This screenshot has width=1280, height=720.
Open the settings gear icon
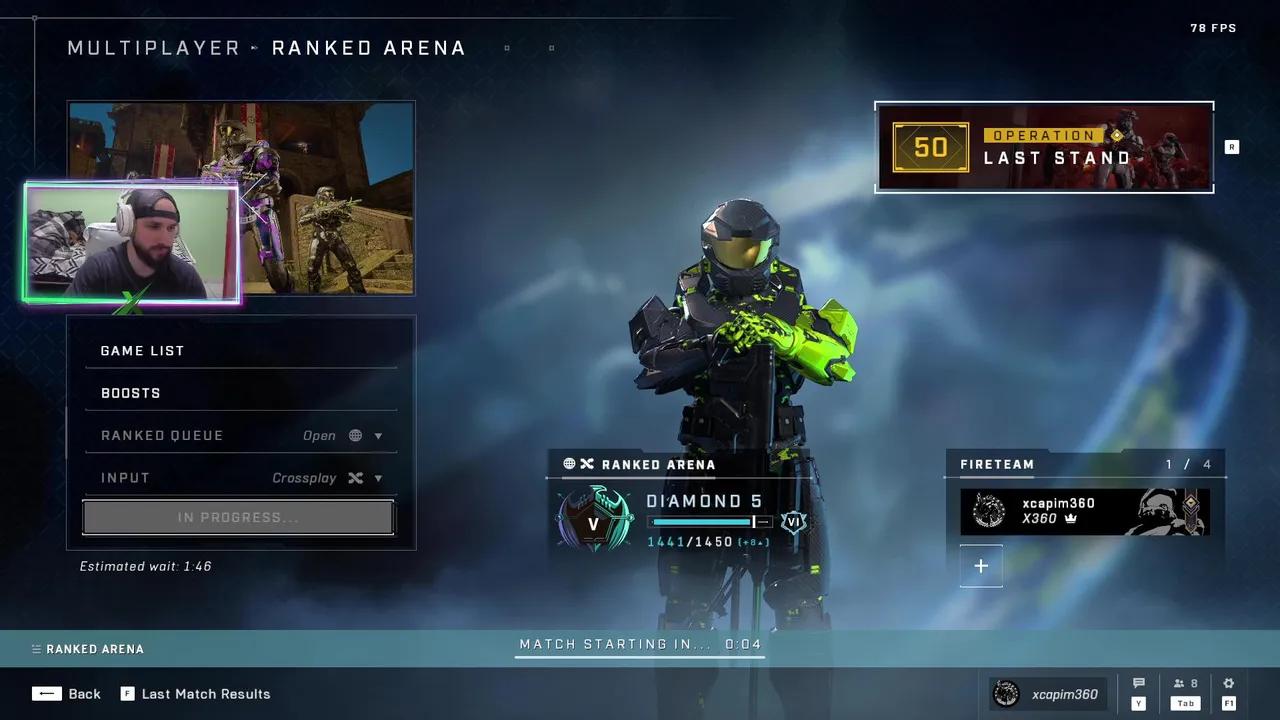pos(1228,684)
